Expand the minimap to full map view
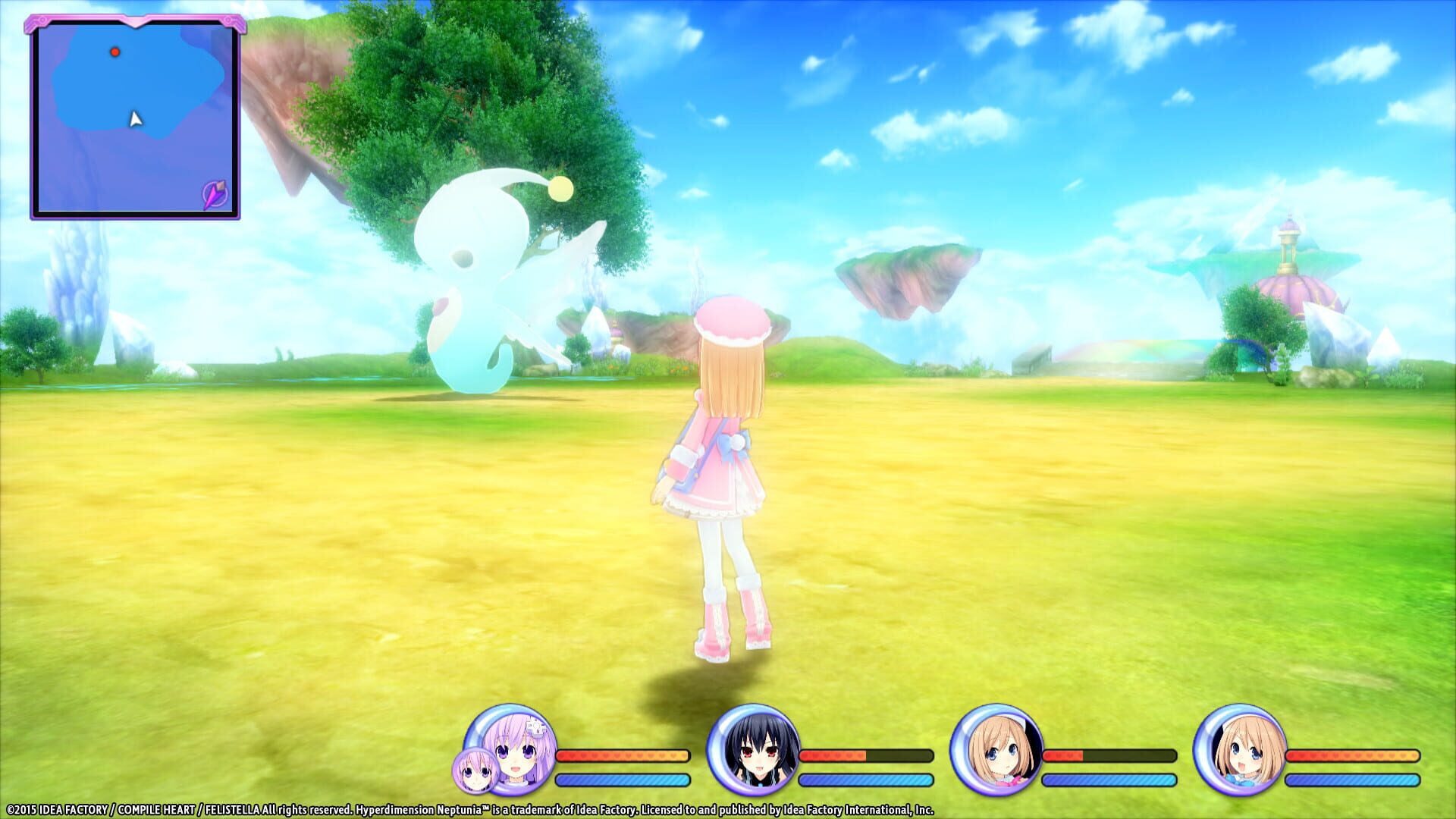This screenshot has height=819, width=1456. tap(136, 118)
